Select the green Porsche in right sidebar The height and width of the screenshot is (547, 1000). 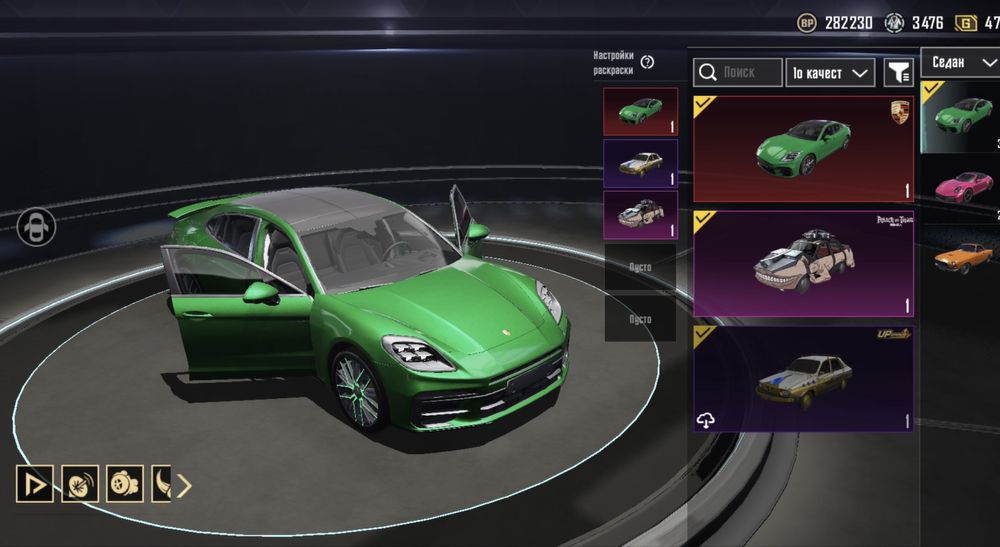[961, 116]
